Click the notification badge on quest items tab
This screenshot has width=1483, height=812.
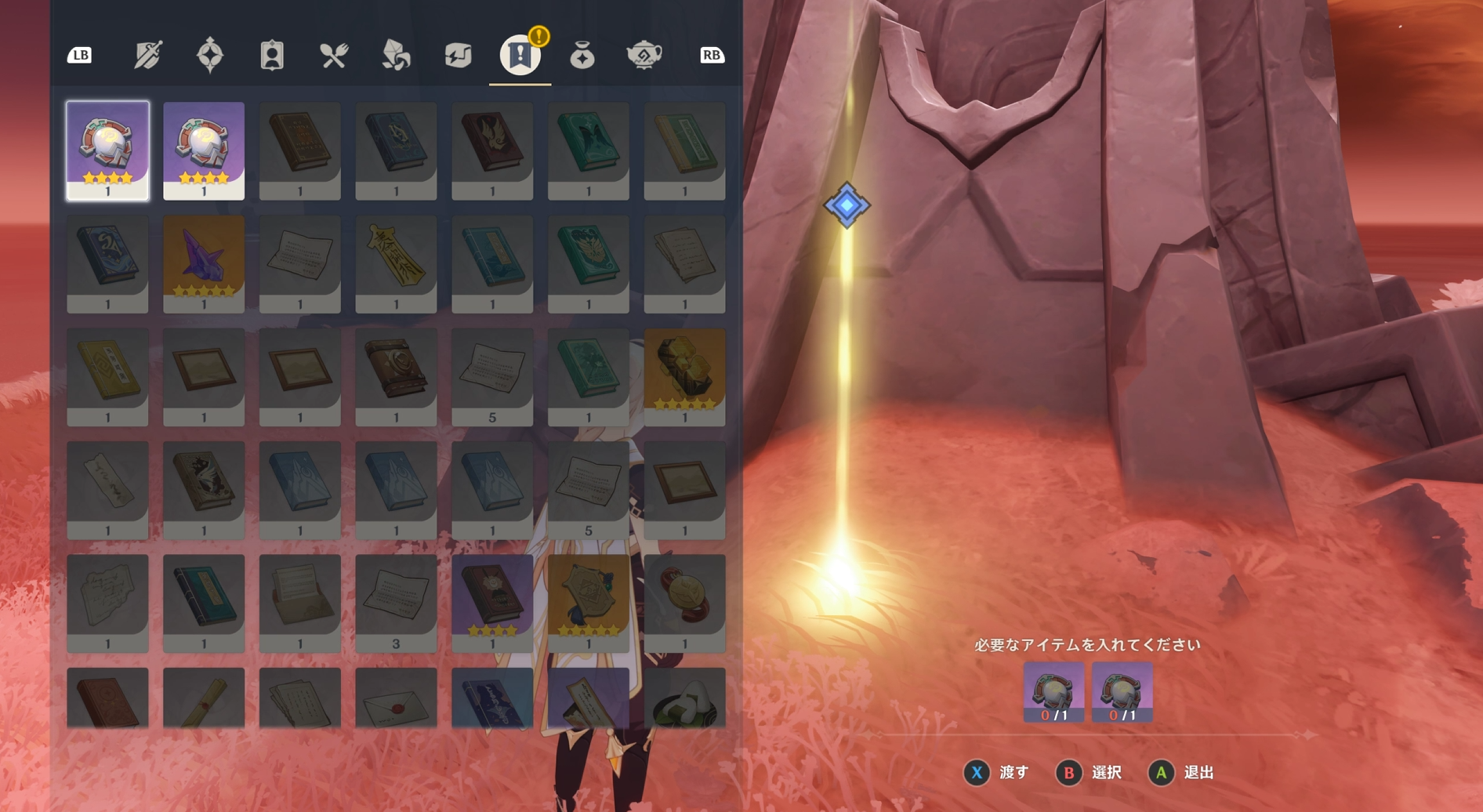538,35
